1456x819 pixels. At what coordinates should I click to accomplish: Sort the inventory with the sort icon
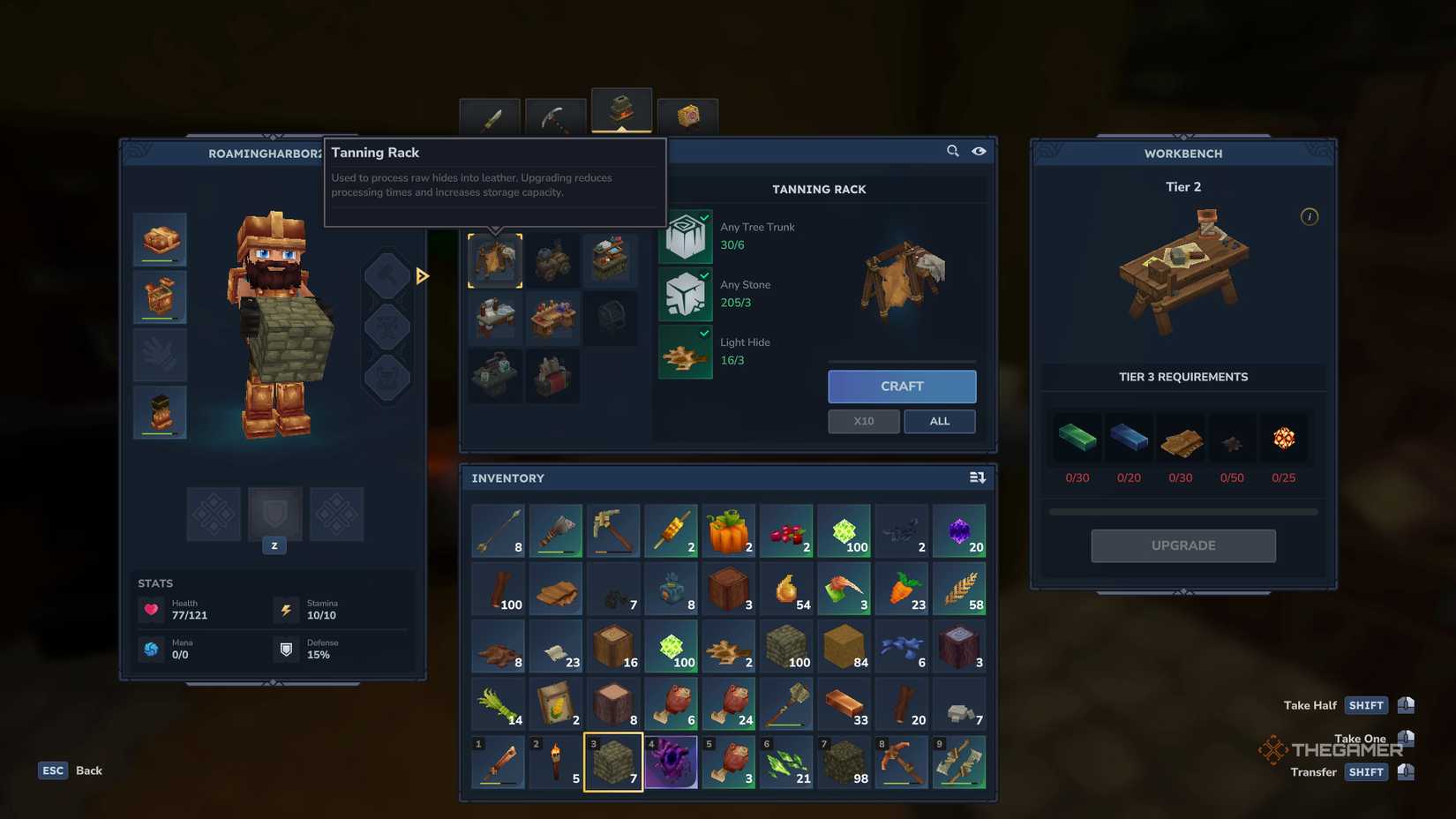pos(977,477)
